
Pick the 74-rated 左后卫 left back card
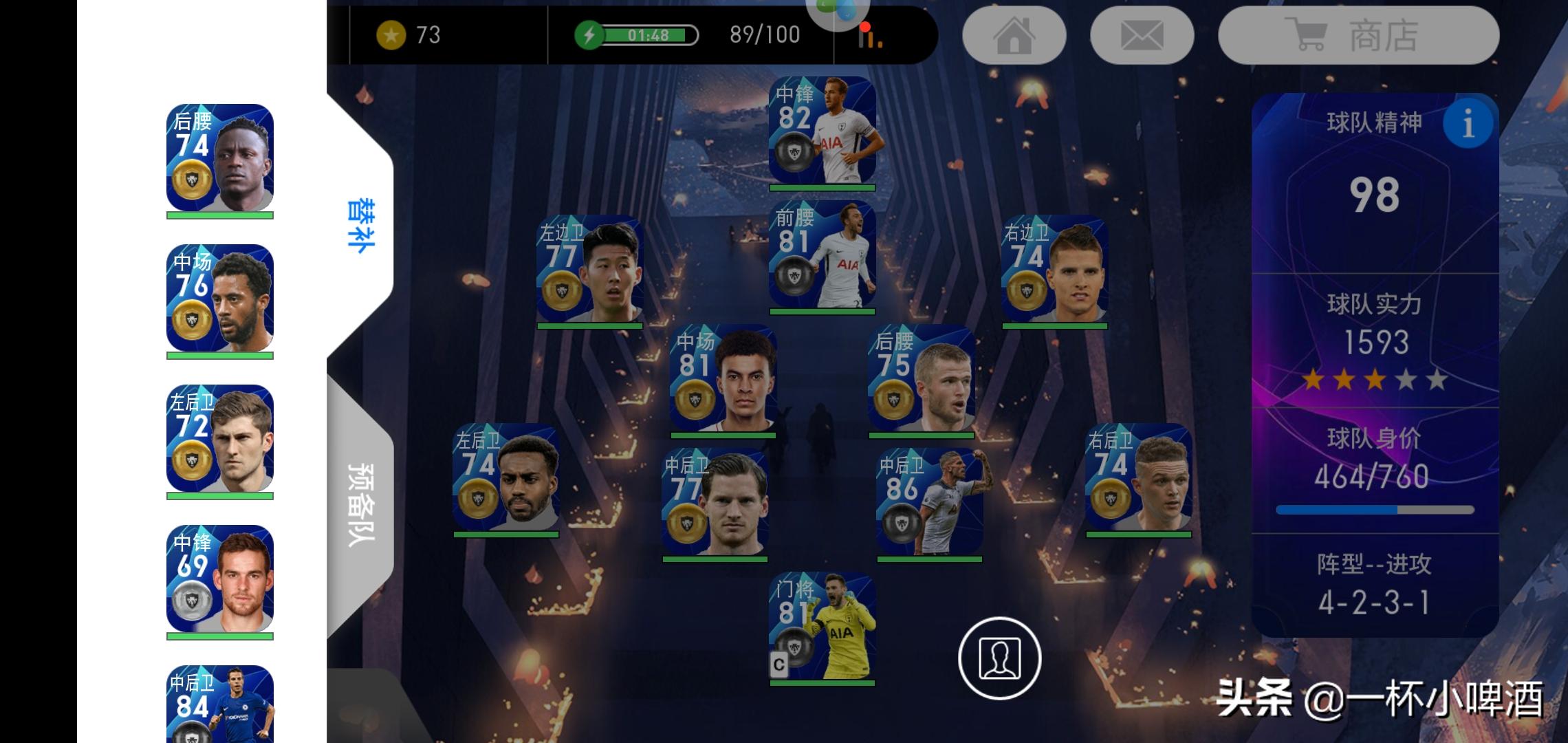coord(505,477)
